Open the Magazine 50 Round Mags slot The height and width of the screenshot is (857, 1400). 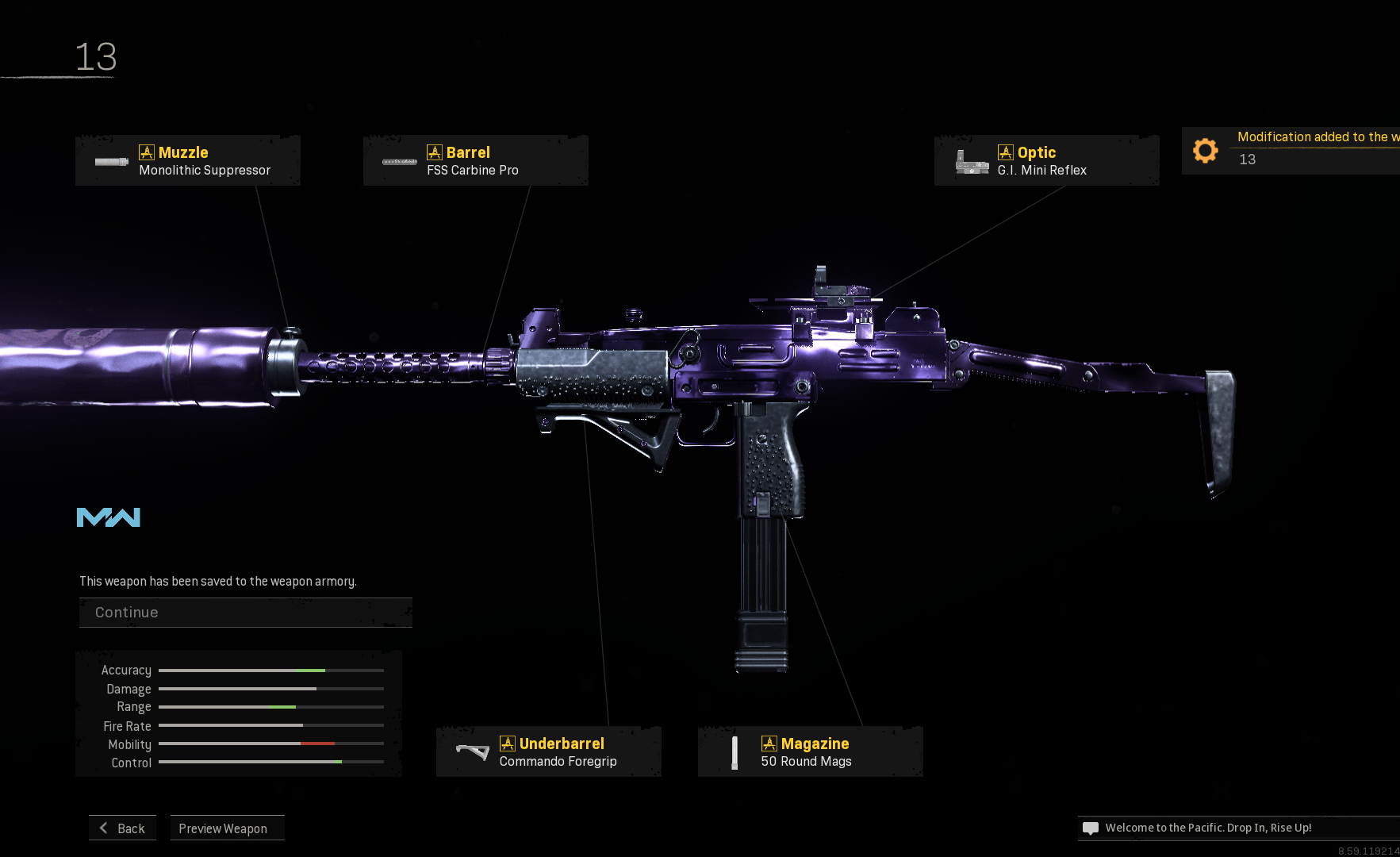[810, 751]
